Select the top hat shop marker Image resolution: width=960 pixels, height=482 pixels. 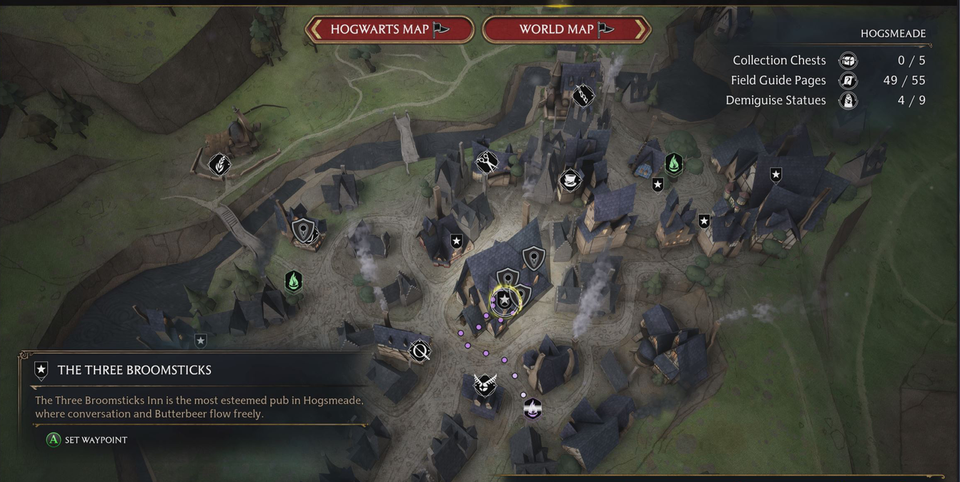point(571,180)
